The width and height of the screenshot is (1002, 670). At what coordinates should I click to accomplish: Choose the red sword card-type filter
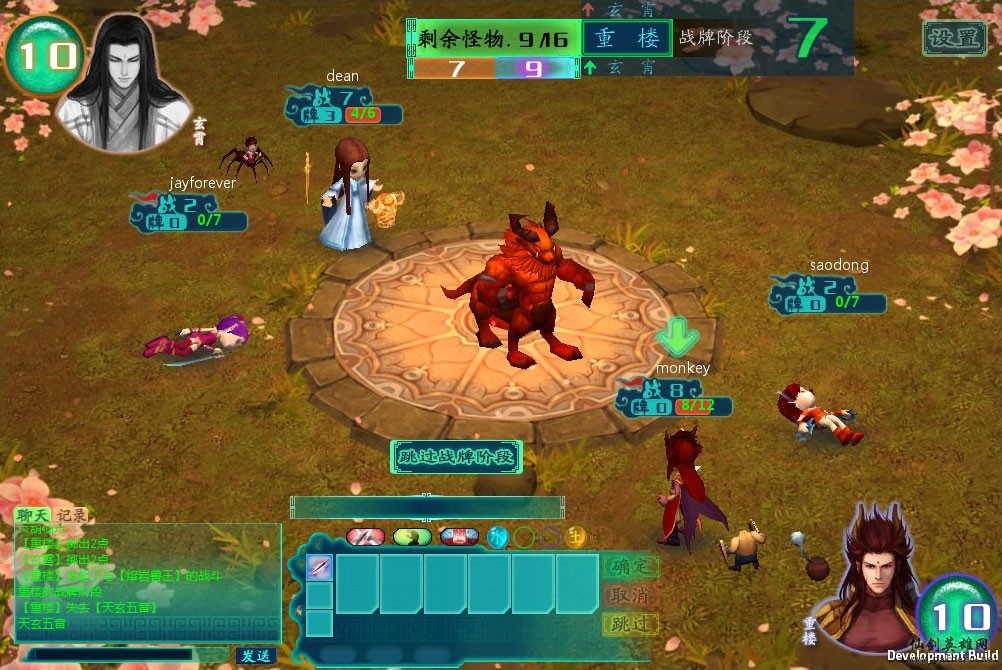(365, 537)
